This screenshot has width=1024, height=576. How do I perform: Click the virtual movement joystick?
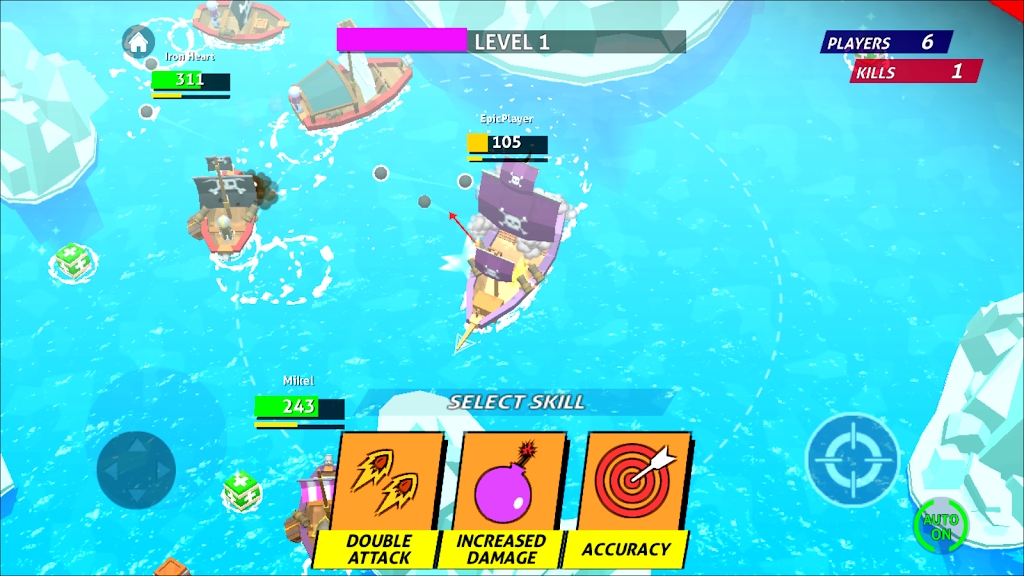136,469
